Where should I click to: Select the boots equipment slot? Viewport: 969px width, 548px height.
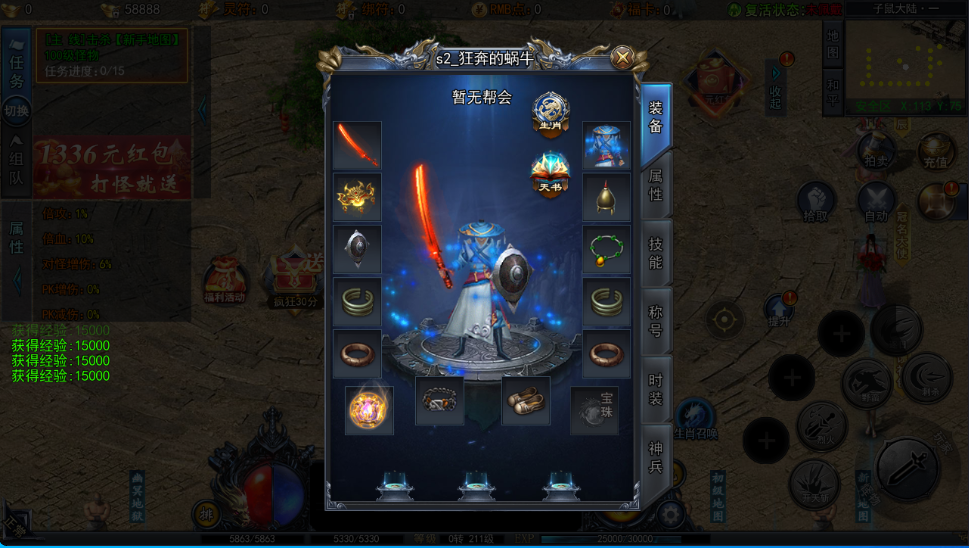click(x=525, y=401)
